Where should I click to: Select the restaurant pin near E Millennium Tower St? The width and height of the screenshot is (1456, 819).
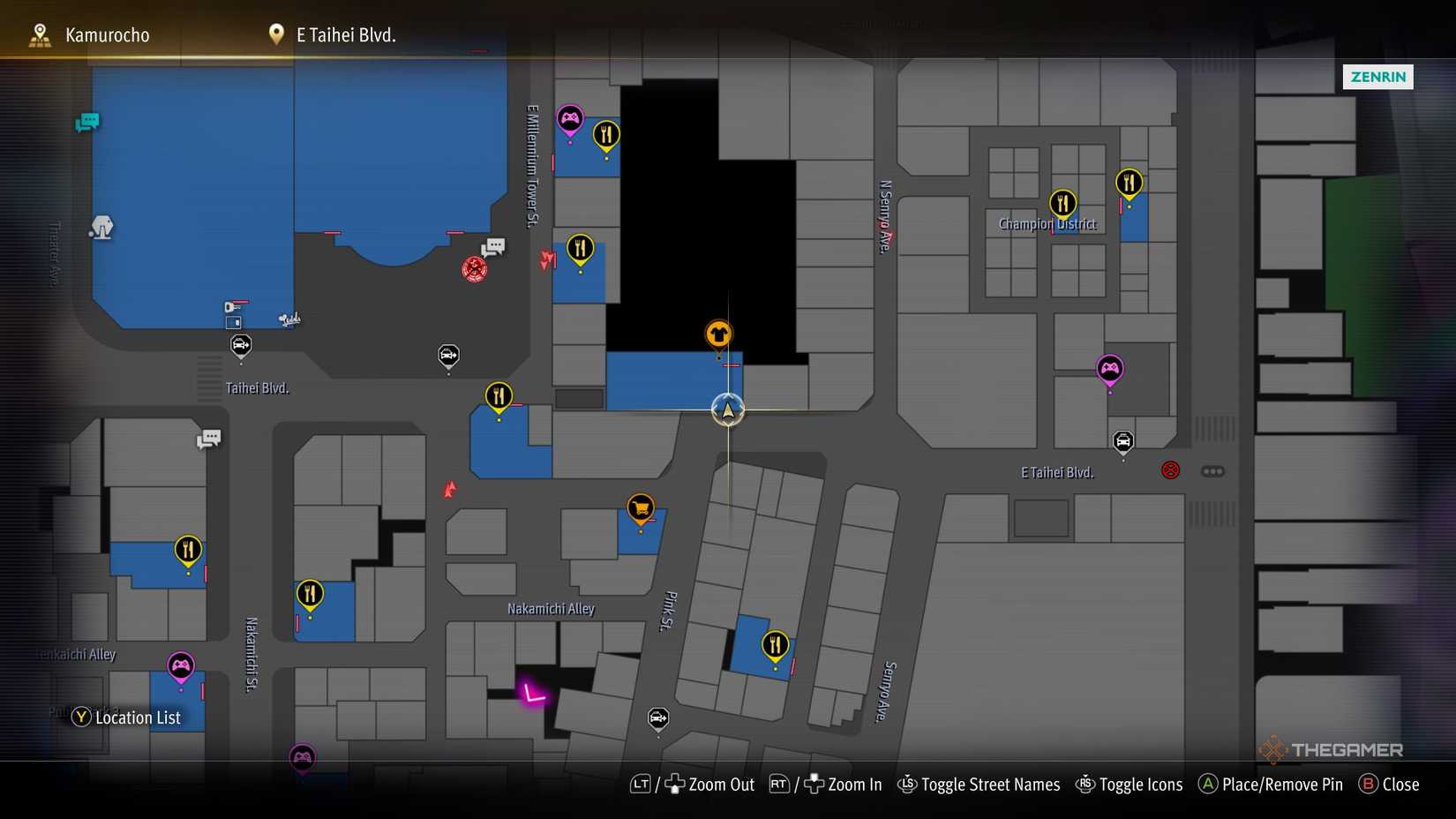[580, 248]
